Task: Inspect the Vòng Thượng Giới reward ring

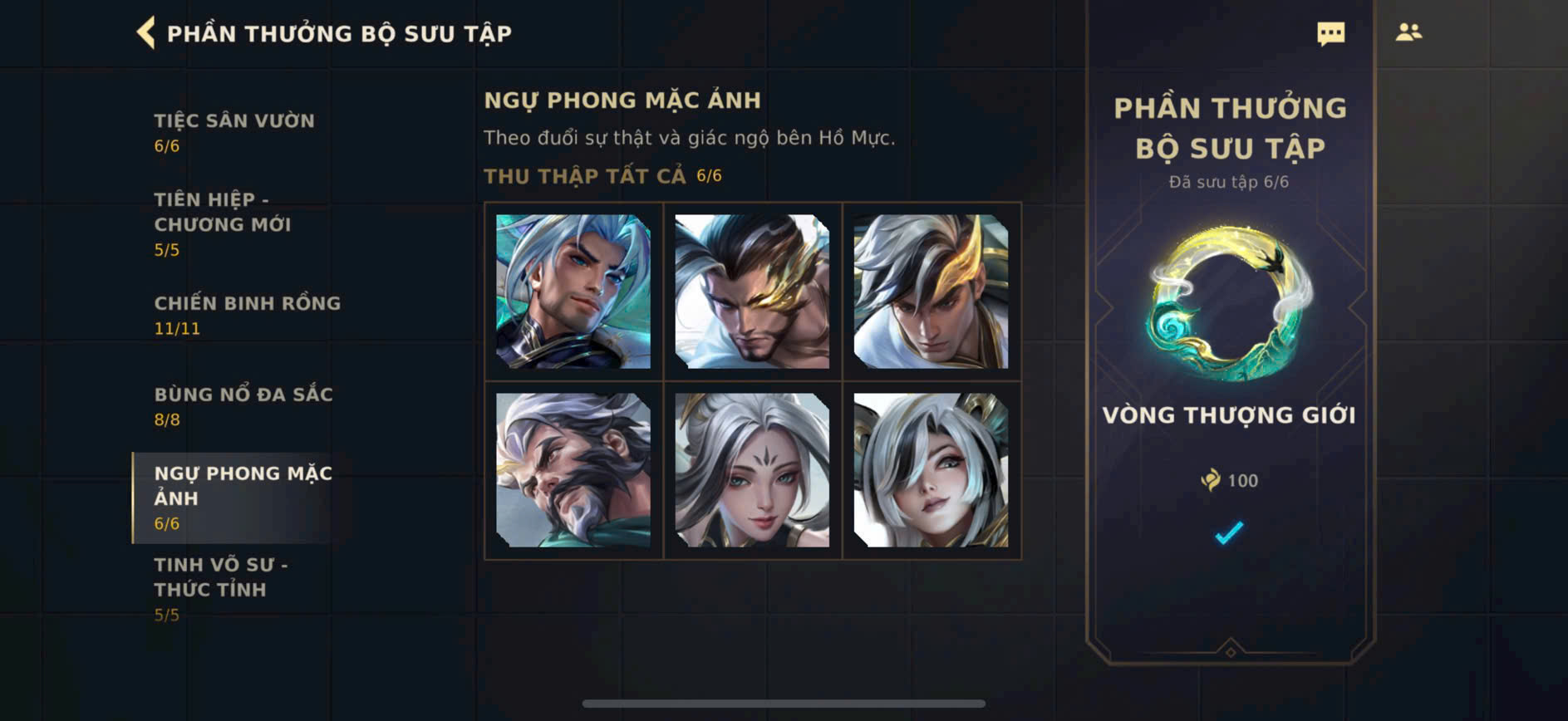Action: [1229, 304]
